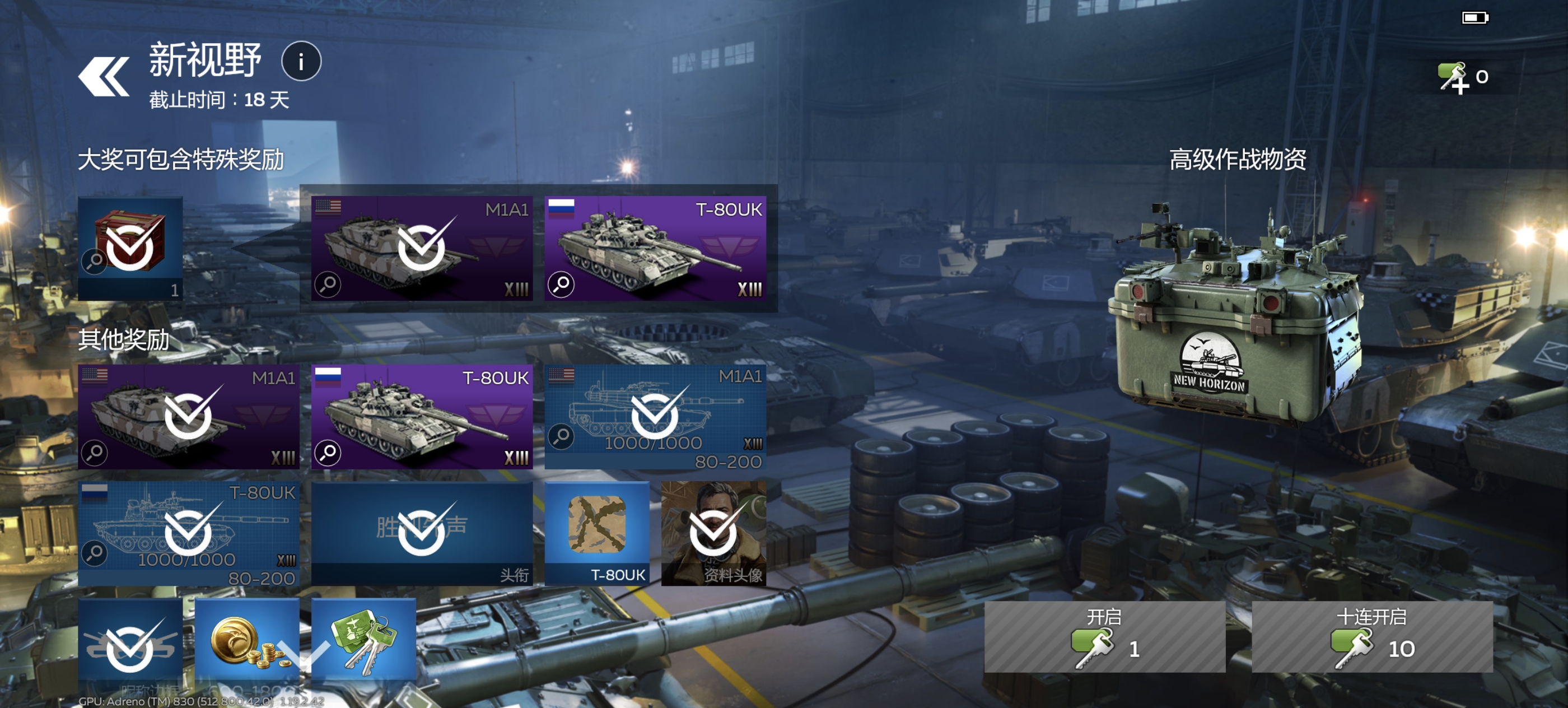Choose 十连开启 to open ten crates
This screenshot has height=708, width=1568.
coord(1371,636)
